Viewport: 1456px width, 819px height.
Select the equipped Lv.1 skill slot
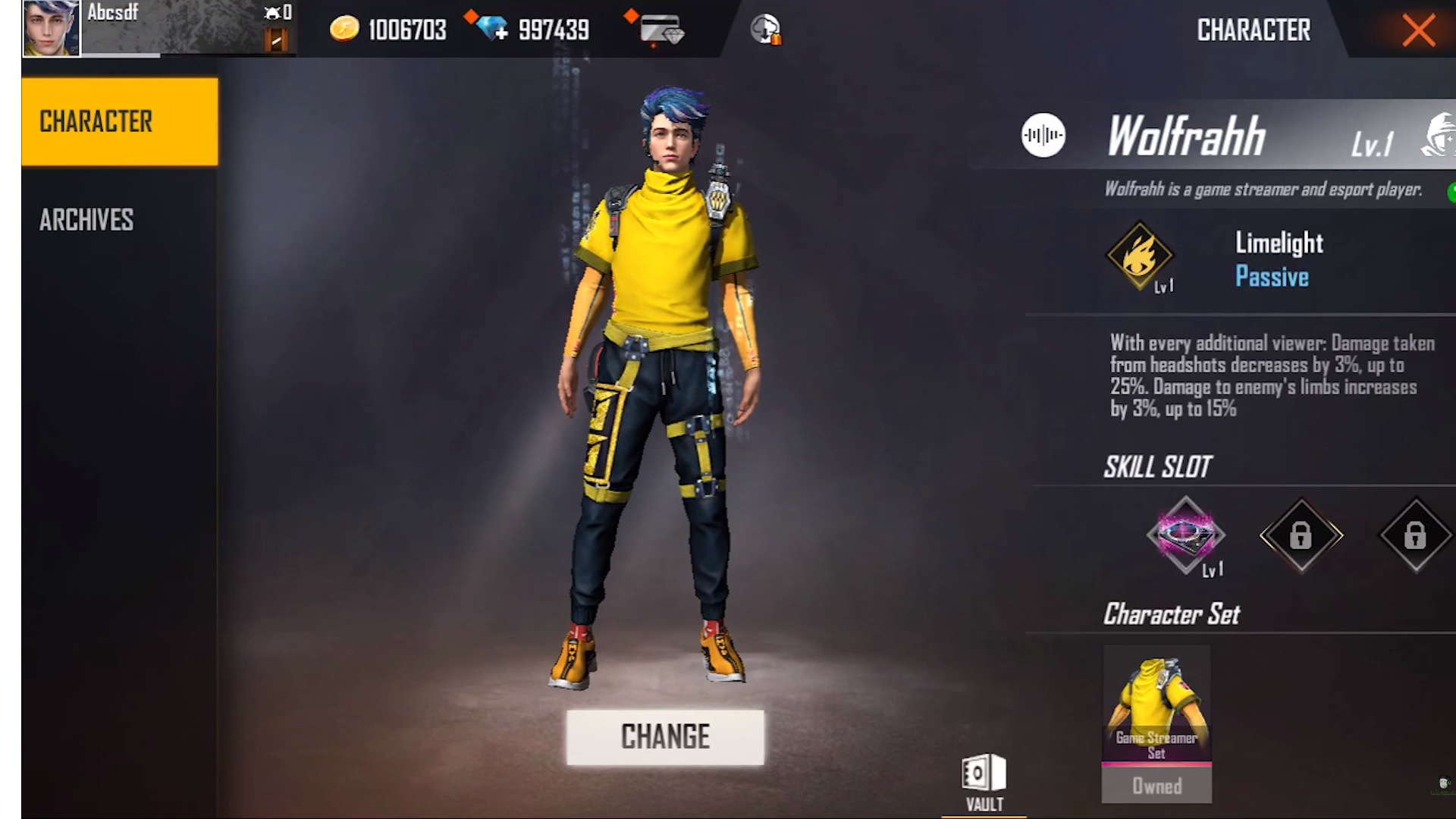click(1186, 536)
